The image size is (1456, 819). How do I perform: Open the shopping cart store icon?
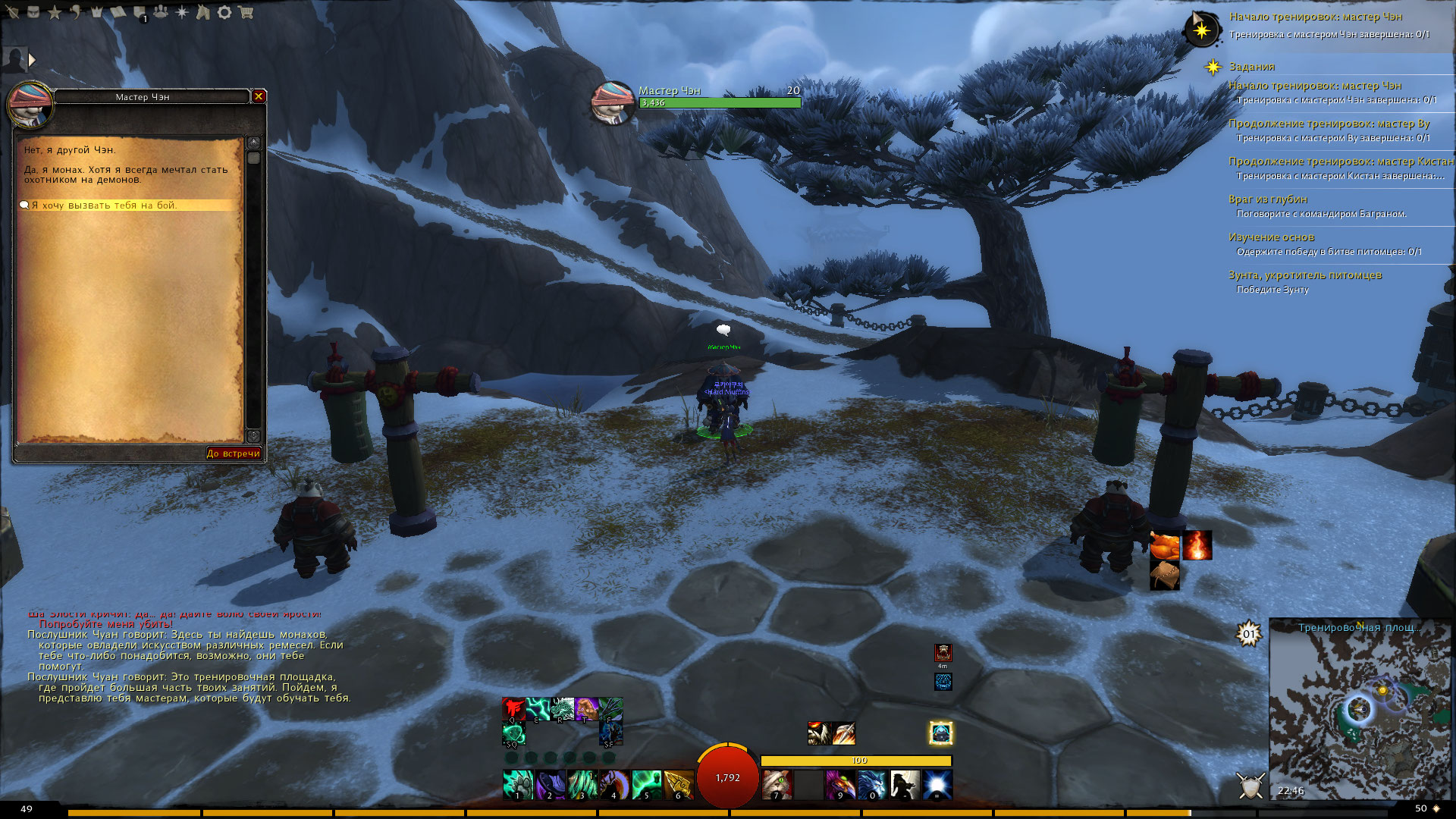[245, 12]
